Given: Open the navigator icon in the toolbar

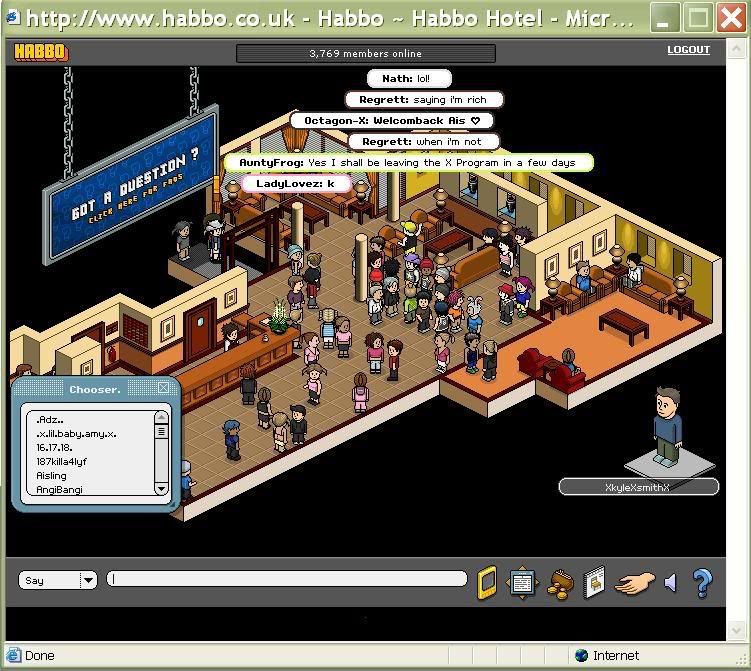Looking at the screenshot, I should (x=522, y=581).
